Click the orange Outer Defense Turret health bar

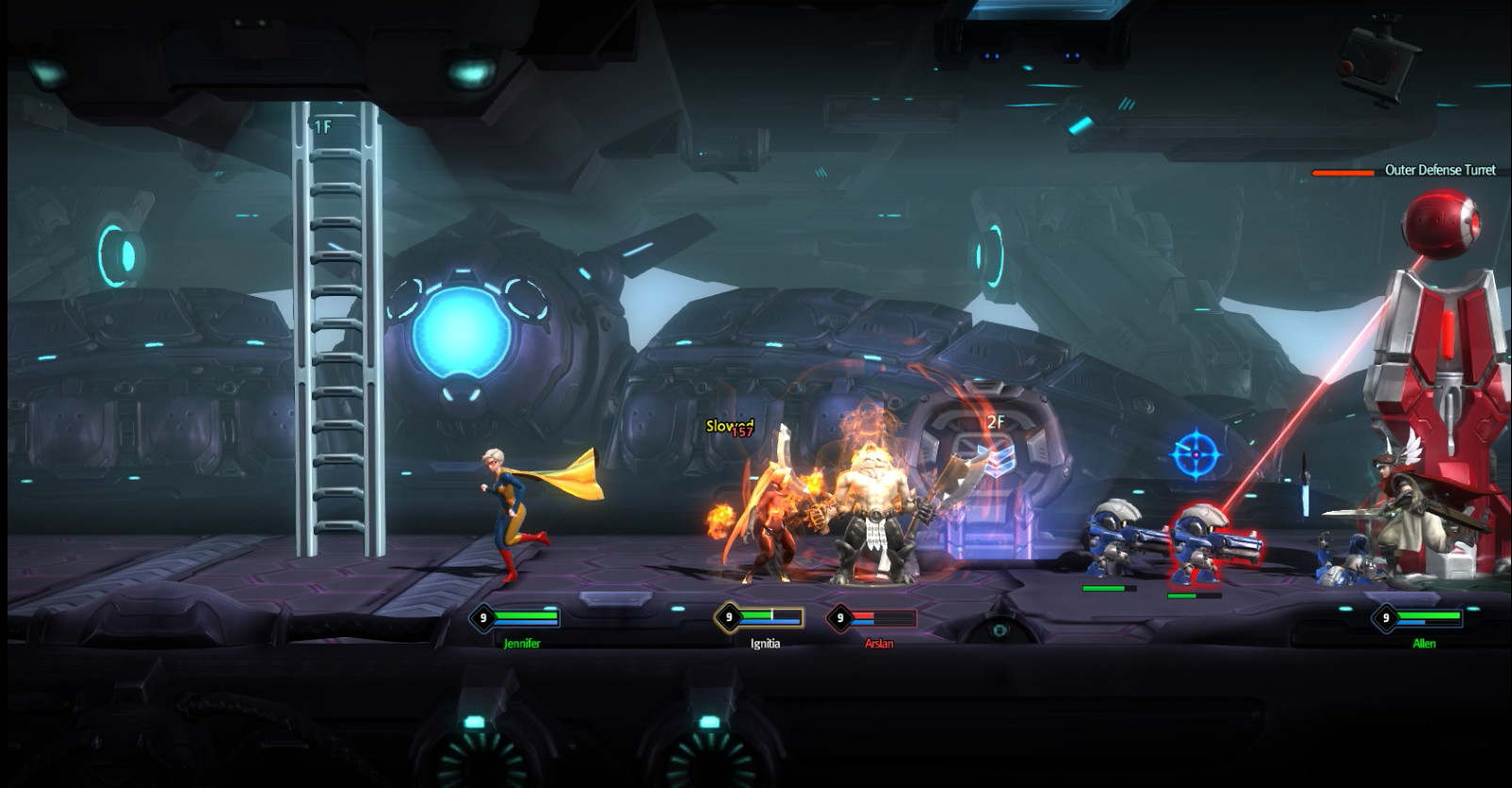pyautogui.click(x=1345, y=172)
